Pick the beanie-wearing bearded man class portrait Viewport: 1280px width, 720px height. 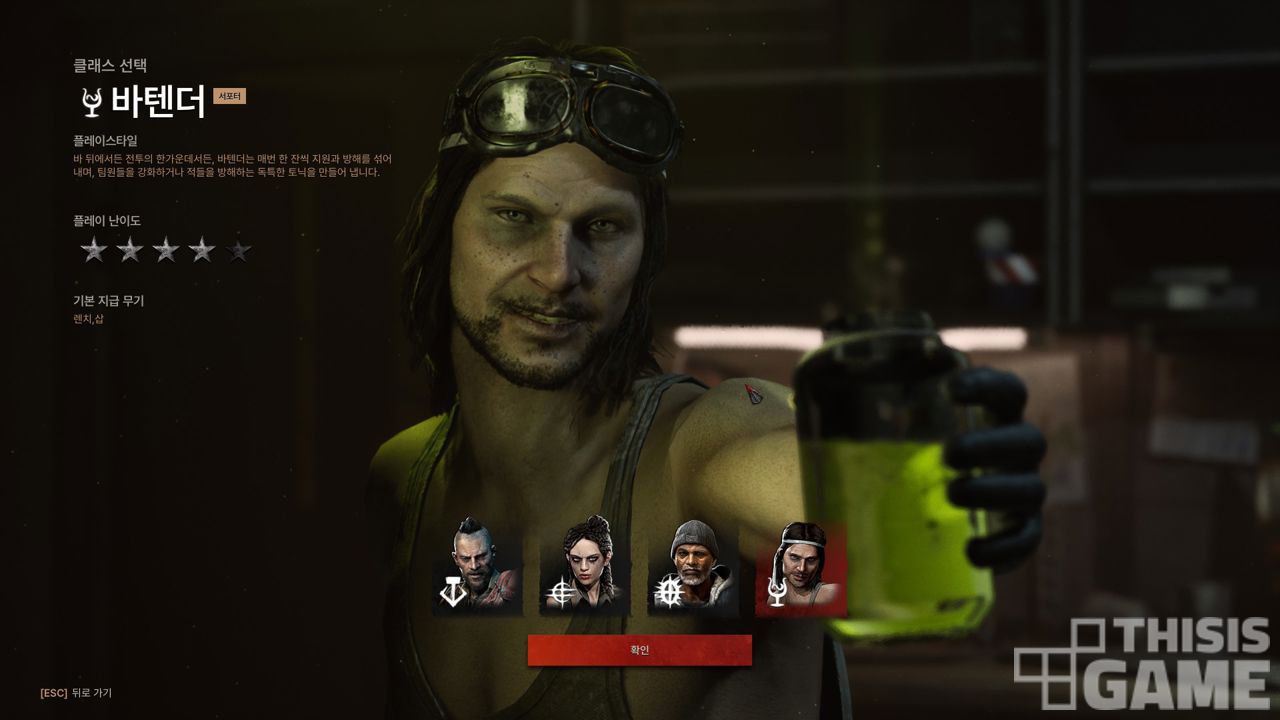[693, 566]
